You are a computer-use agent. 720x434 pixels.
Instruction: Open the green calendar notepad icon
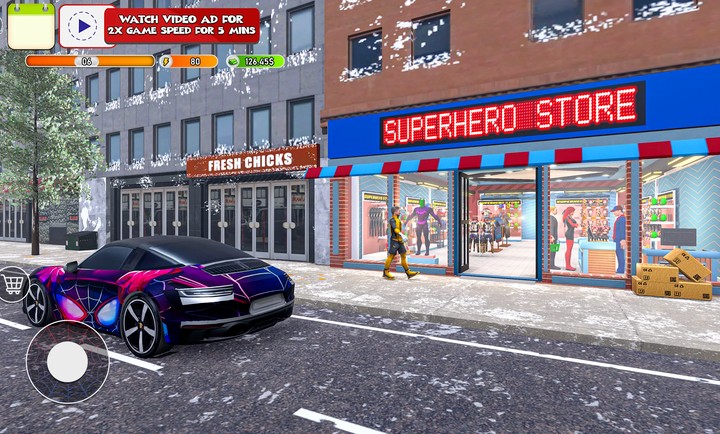pos(31,25)
